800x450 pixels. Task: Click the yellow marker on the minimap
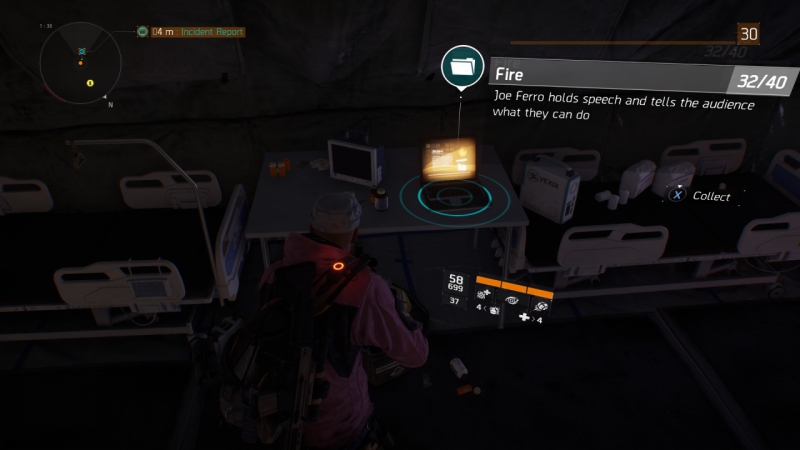90,82
